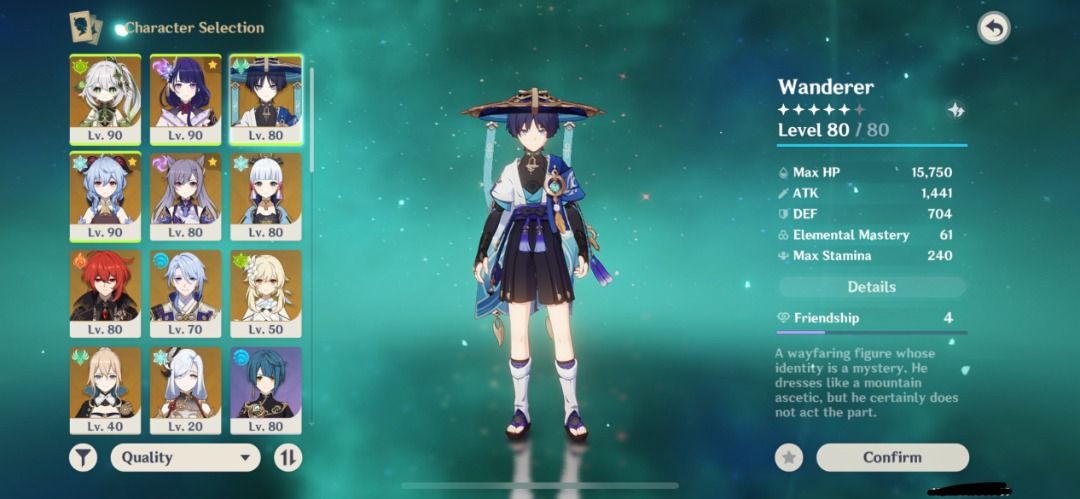
Task: Open the character Details panel
Action: pyautogui.click(x=871, y=287)
